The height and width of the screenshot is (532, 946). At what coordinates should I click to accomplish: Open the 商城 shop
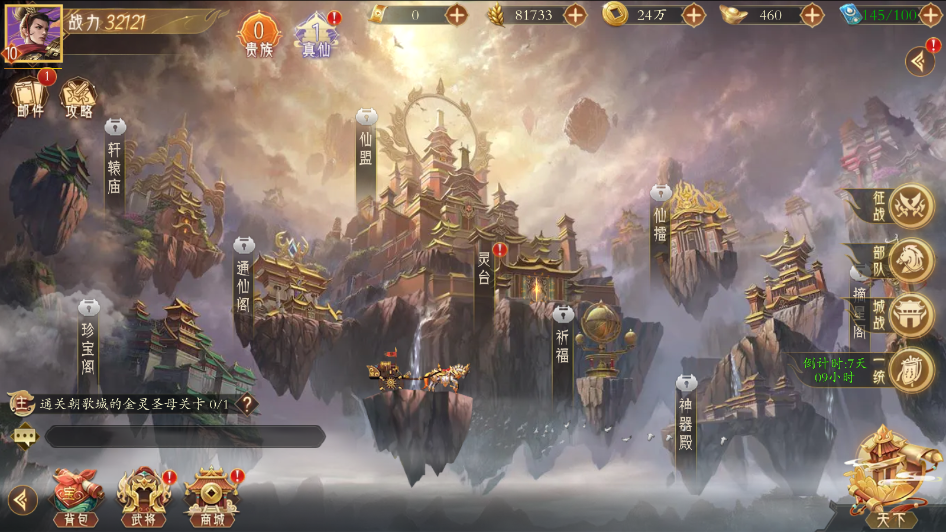(211, 496)
